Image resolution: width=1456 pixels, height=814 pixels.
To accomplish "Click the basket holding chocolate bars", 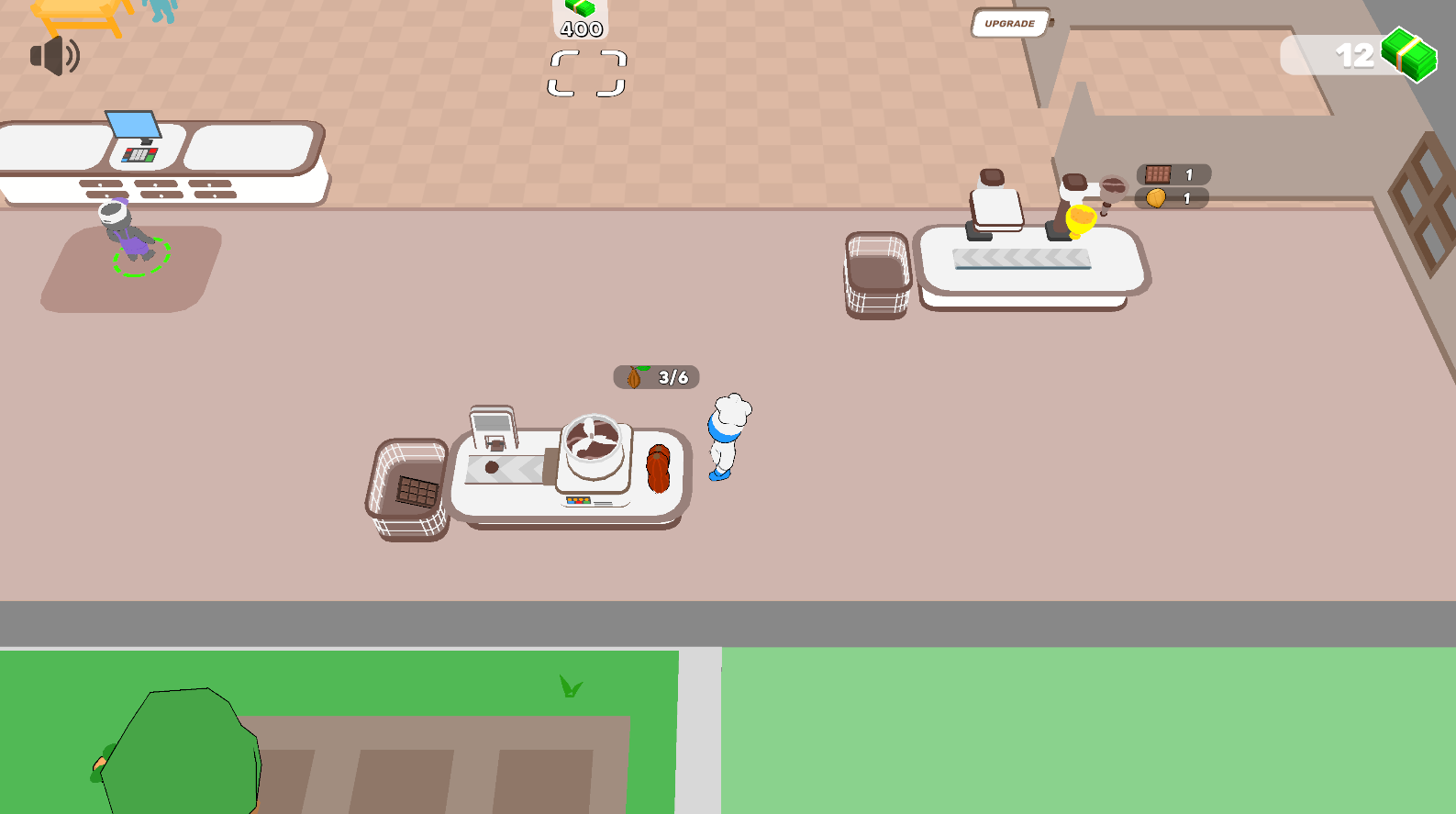I will click(410, 486).
